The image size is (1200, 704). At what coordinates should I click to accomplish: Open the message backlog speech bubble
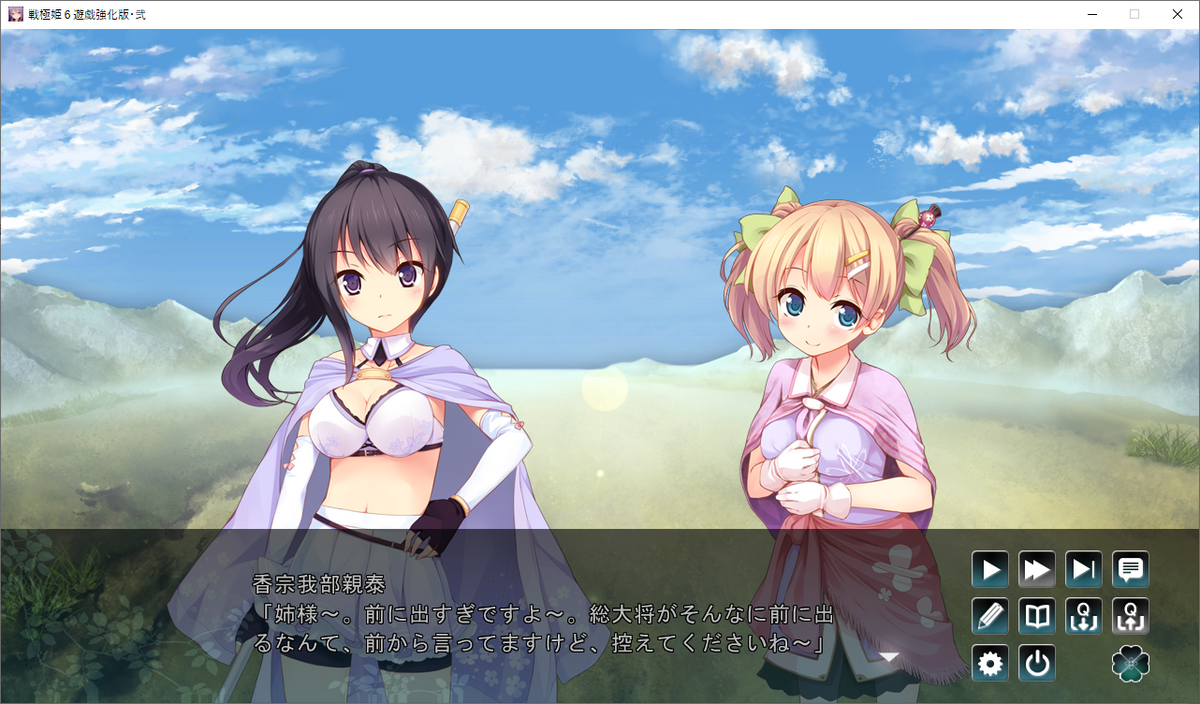pyautogui.click(x=1131, y=570)
